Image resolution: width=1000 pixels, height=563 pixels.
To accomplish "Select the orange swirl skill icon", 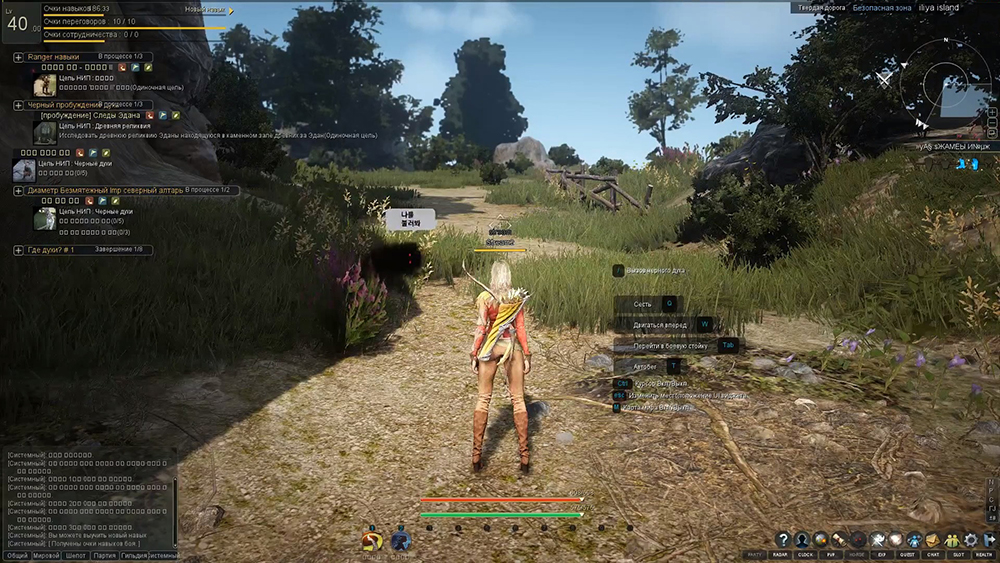I will [x=372, y=541].
